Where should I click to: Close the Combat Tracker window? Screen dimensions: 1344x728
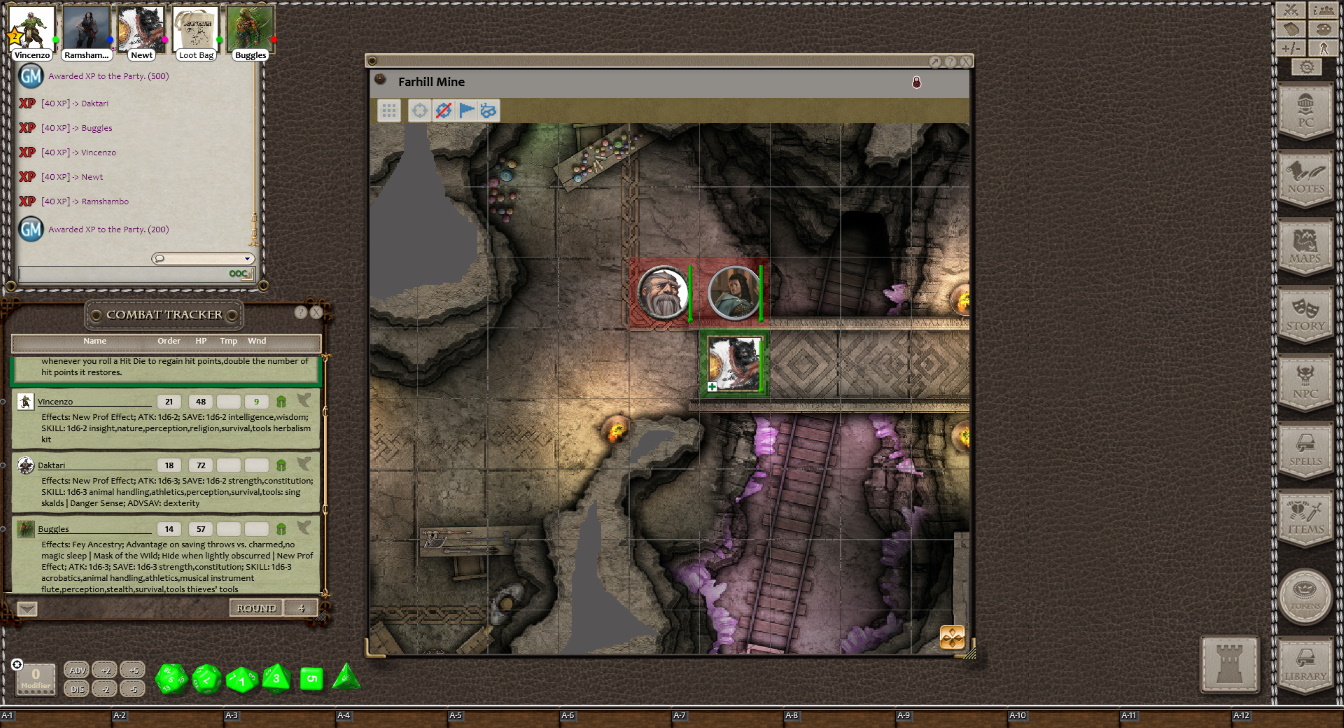pos(316,313)
